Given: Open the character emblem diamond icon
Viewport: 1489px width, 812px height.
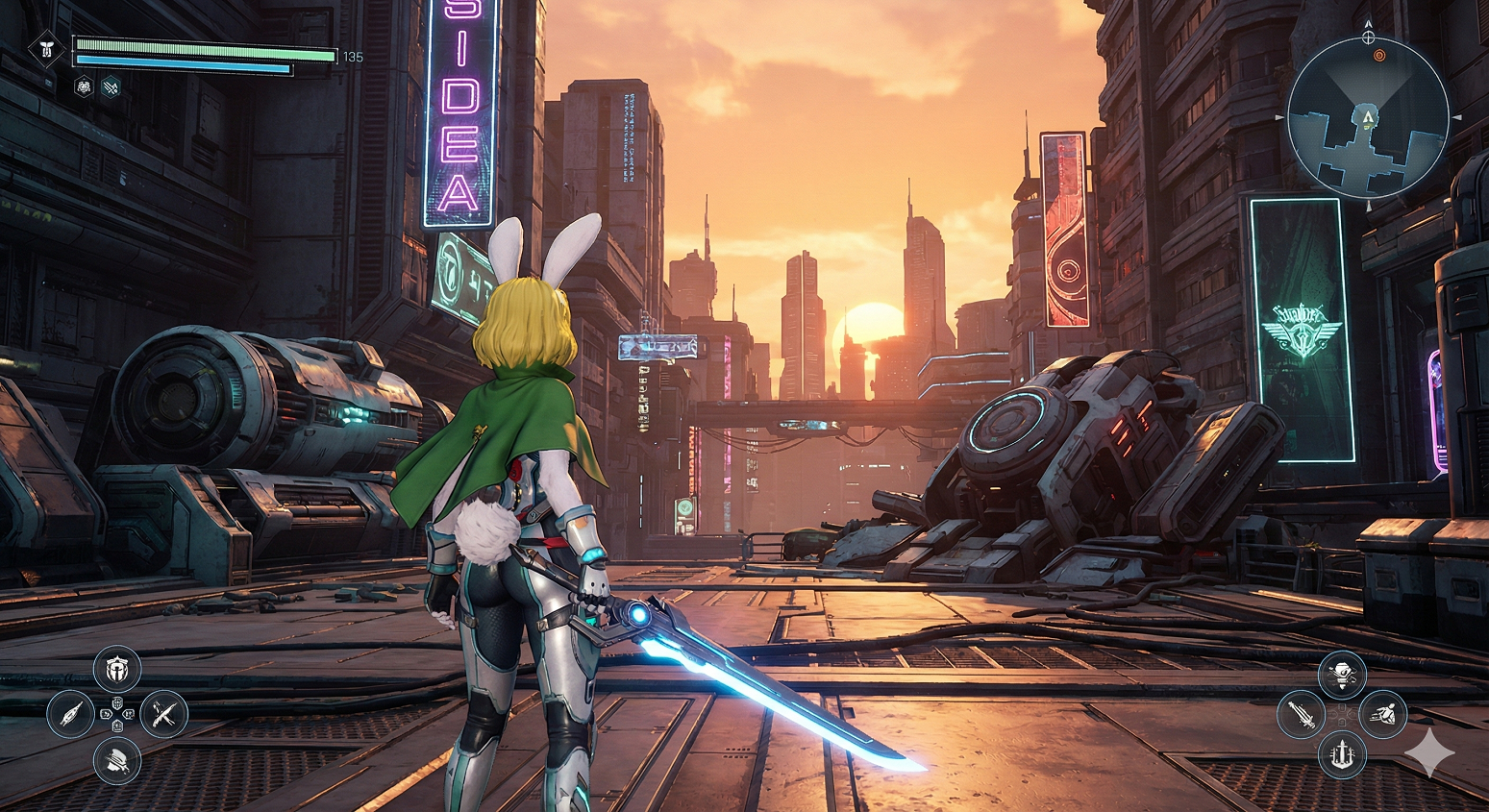Looking at the screenshot, I should point(46,50).
